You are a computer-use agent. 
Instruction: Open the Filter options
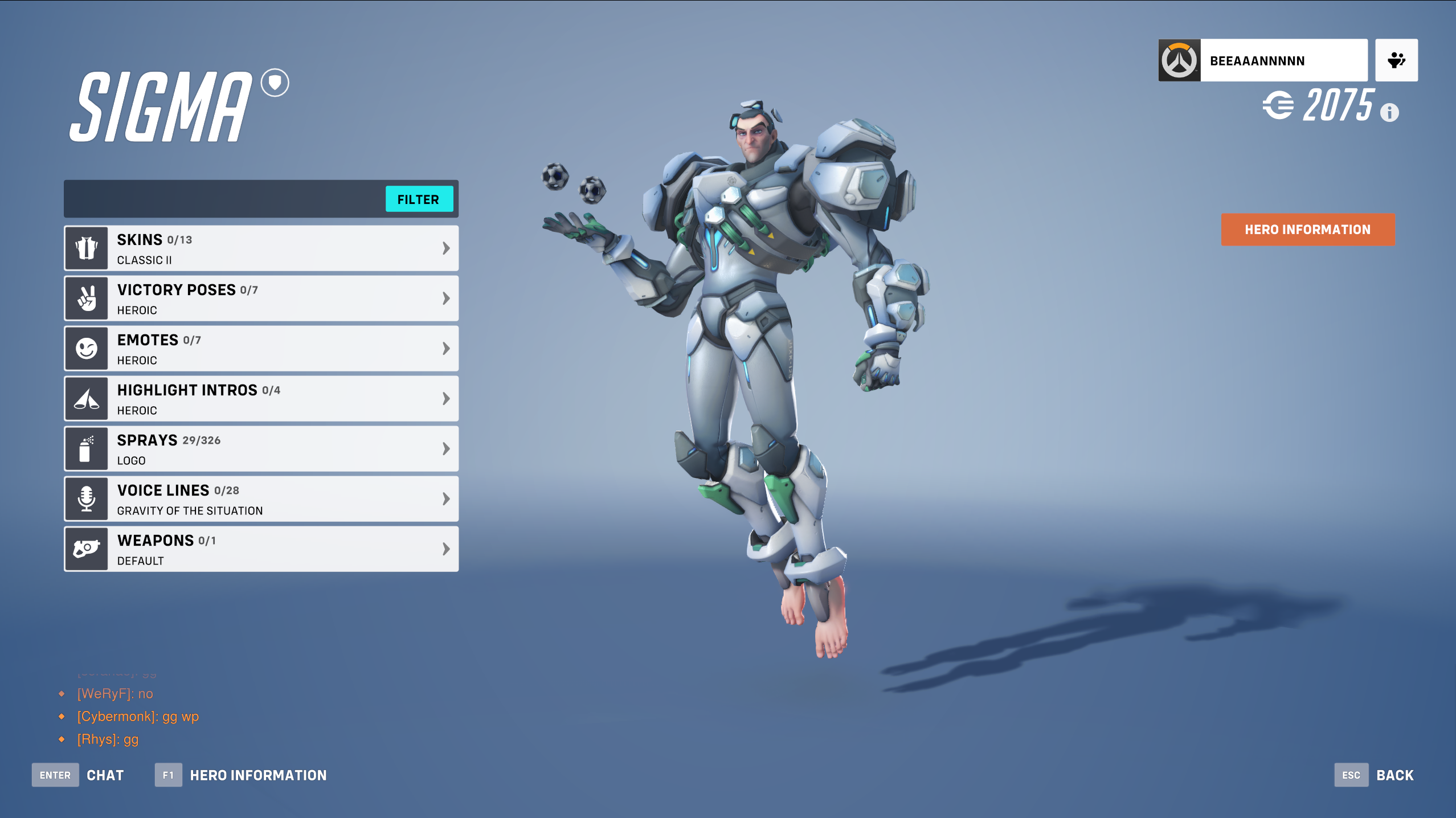(419, 199)
